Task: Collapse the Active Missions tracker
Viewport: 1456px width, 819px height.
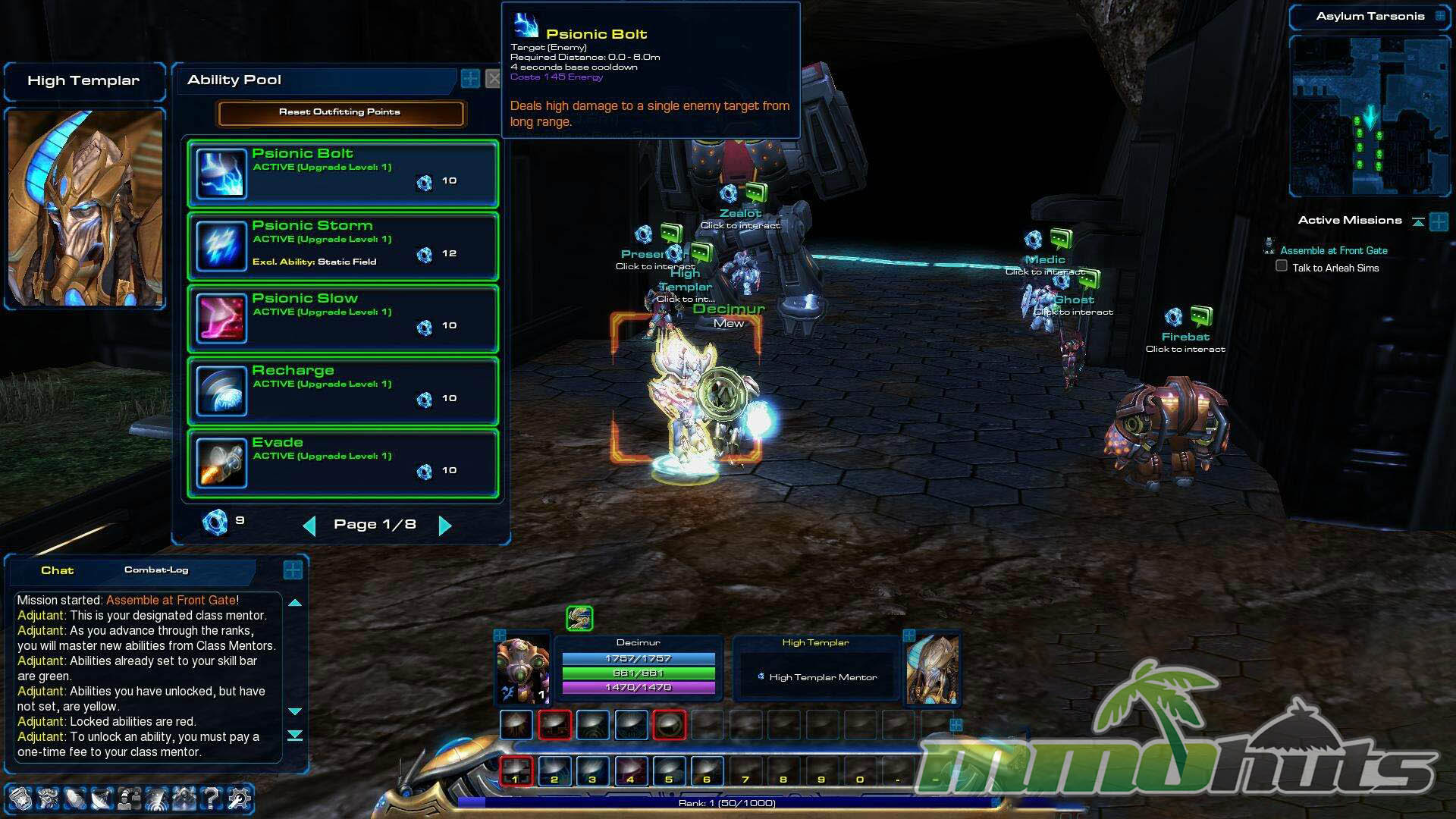Action: click(1417, 221)
